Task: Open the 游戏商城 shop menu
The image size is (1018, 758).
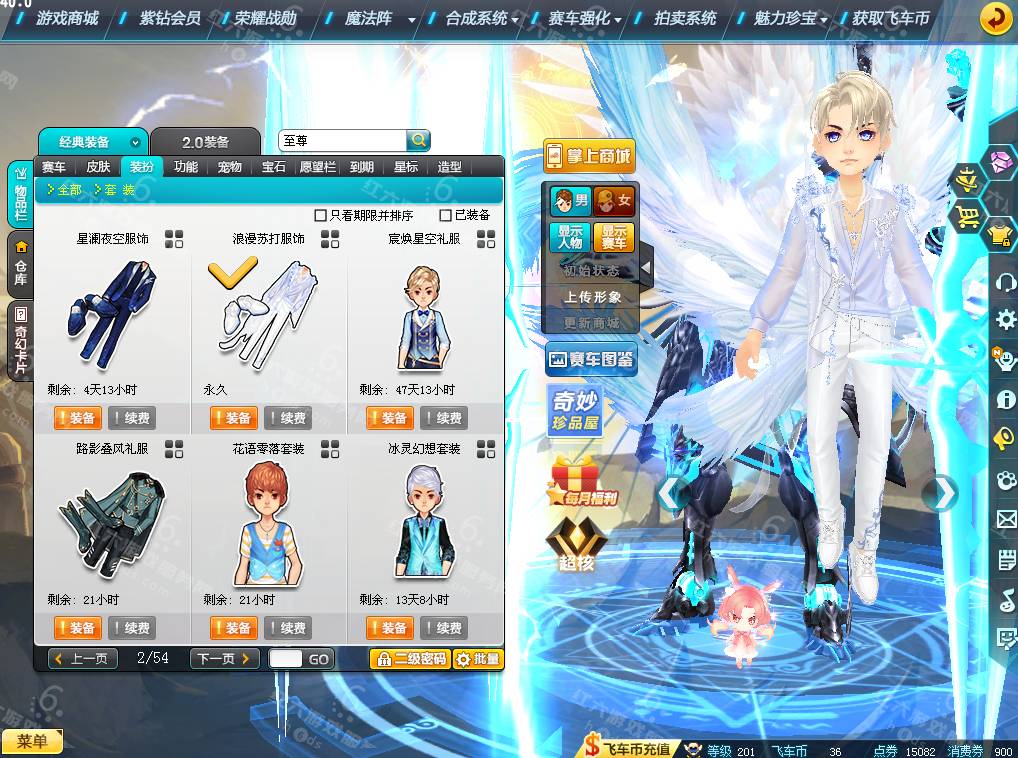Action: pos(67,18)
